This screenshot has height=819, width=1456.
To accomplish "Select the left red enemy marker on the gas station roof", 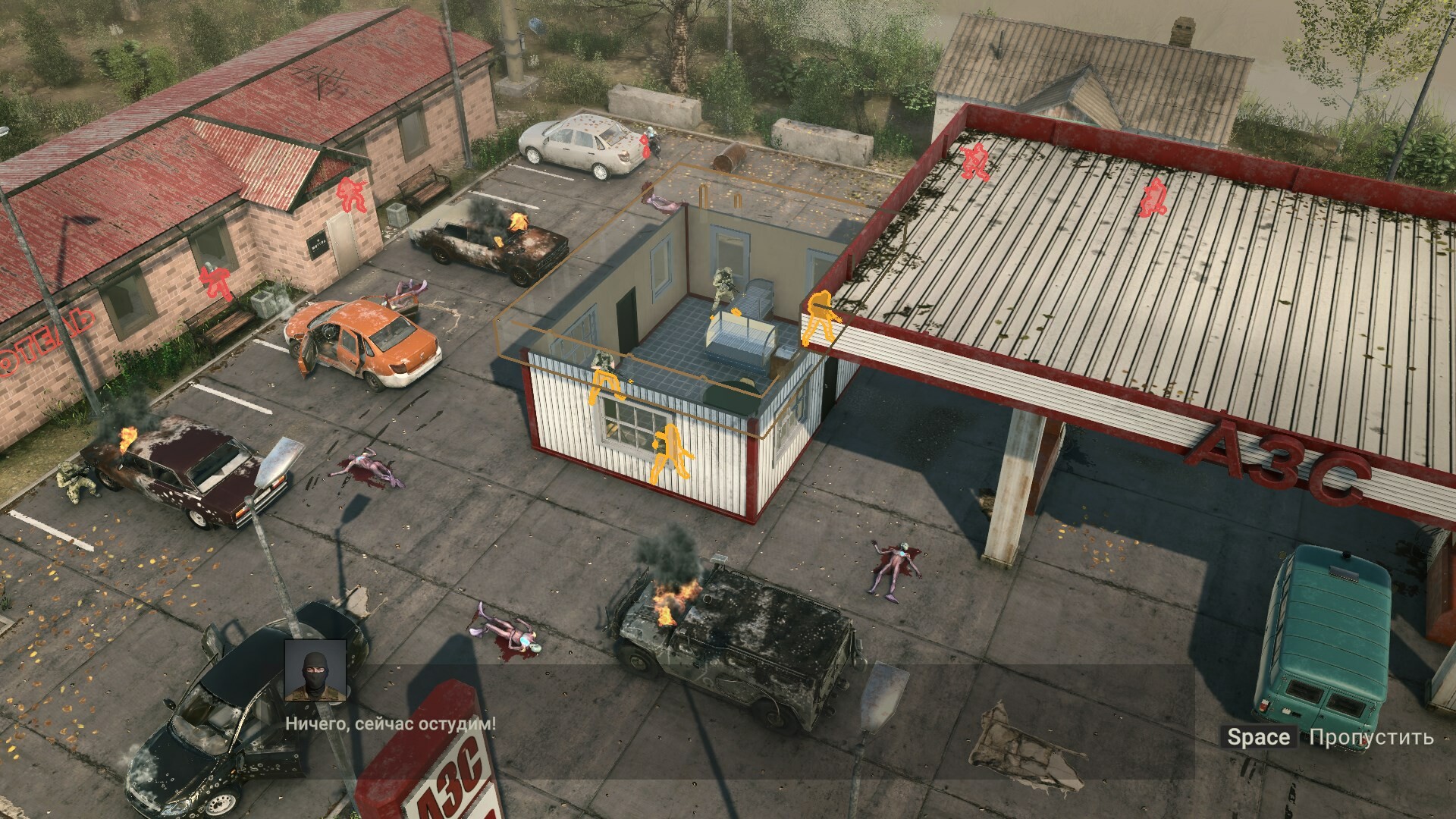I will [x=976, y=163].
